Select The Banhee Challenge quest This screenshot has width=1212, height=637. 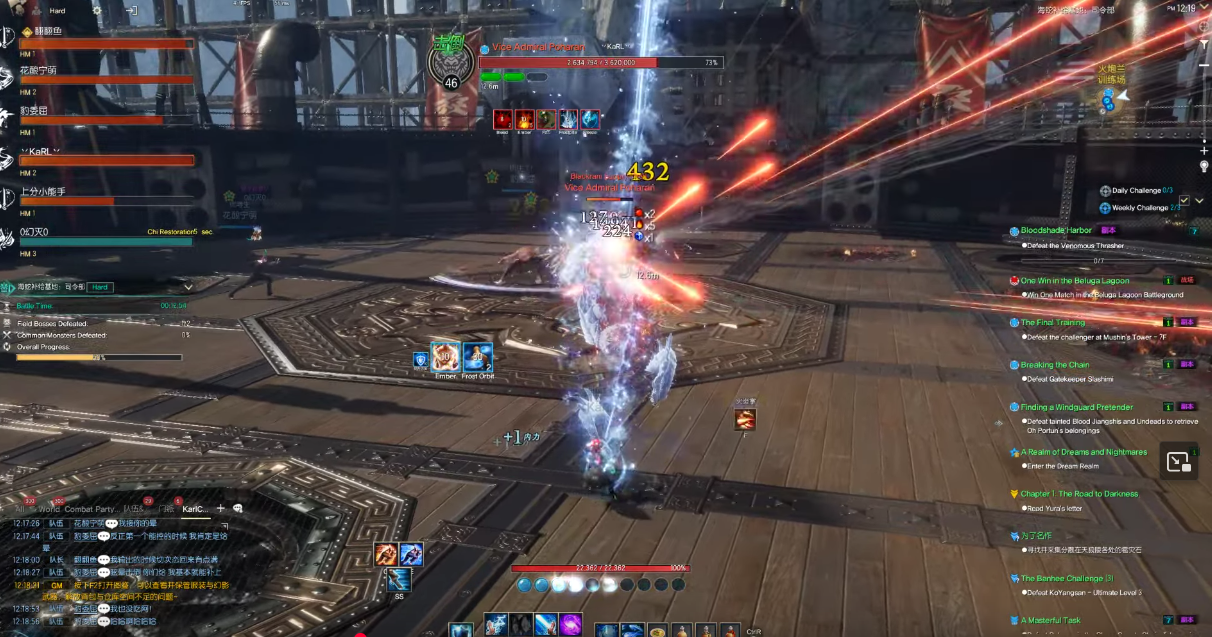(1067, 578)
